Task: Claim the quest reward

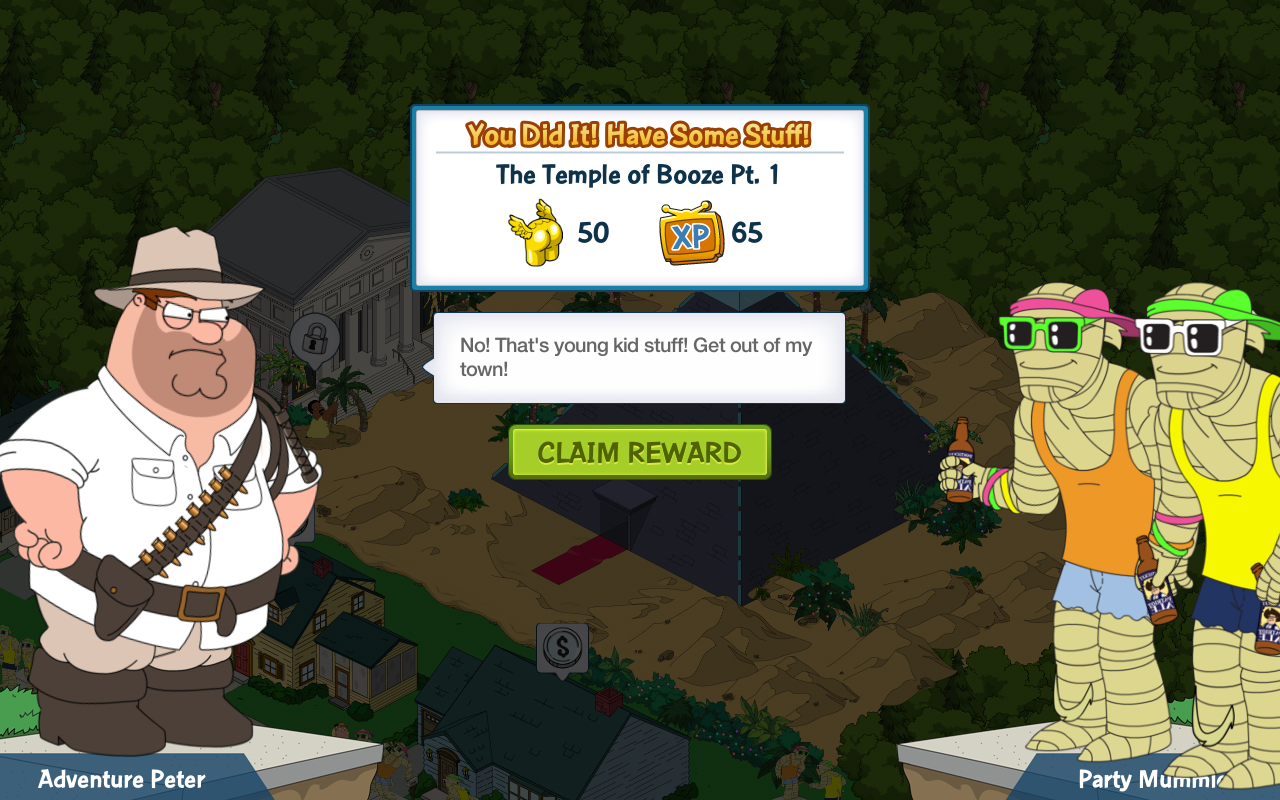Action: 639,452
